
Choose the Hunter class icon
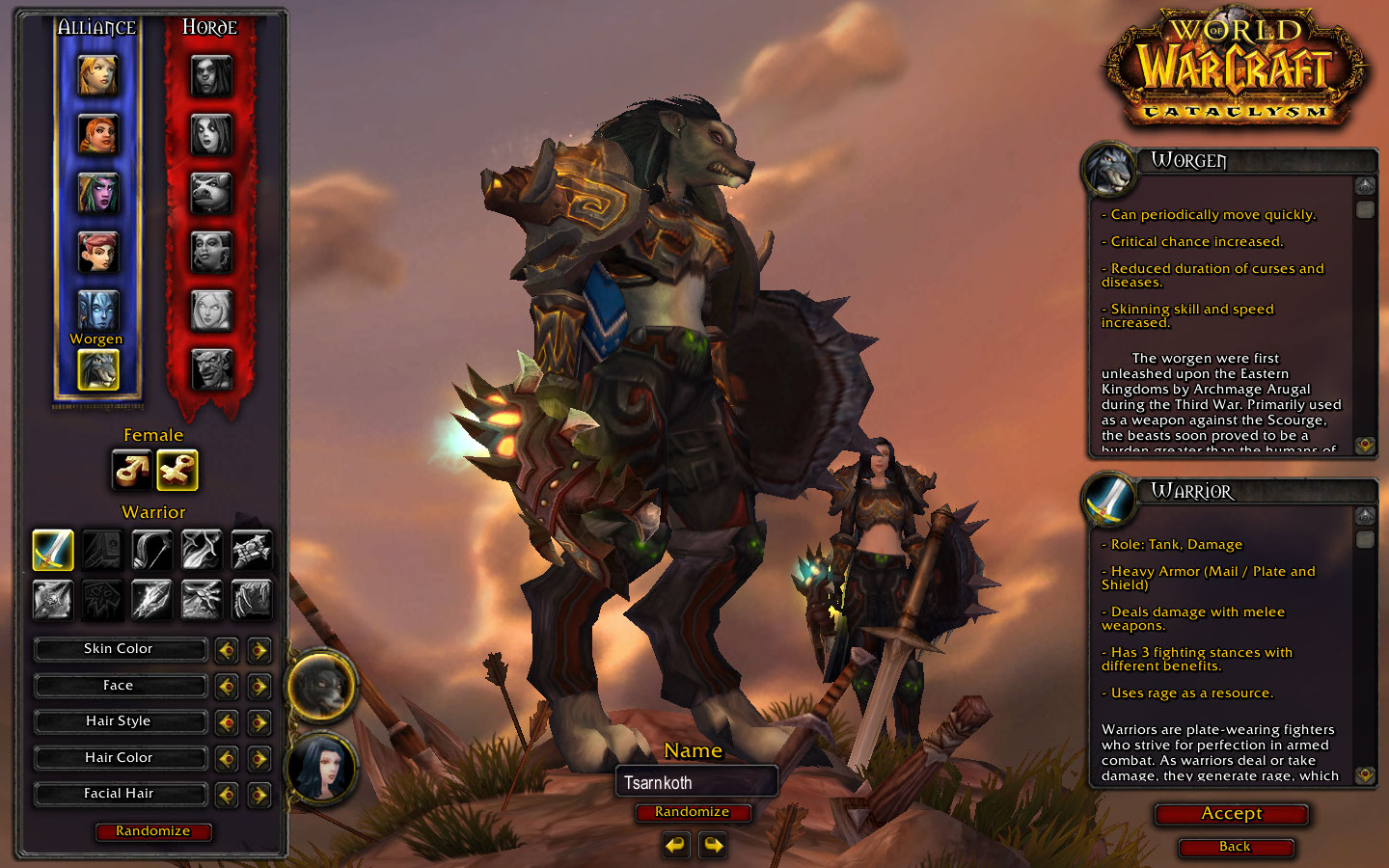(x=152, y=550)
